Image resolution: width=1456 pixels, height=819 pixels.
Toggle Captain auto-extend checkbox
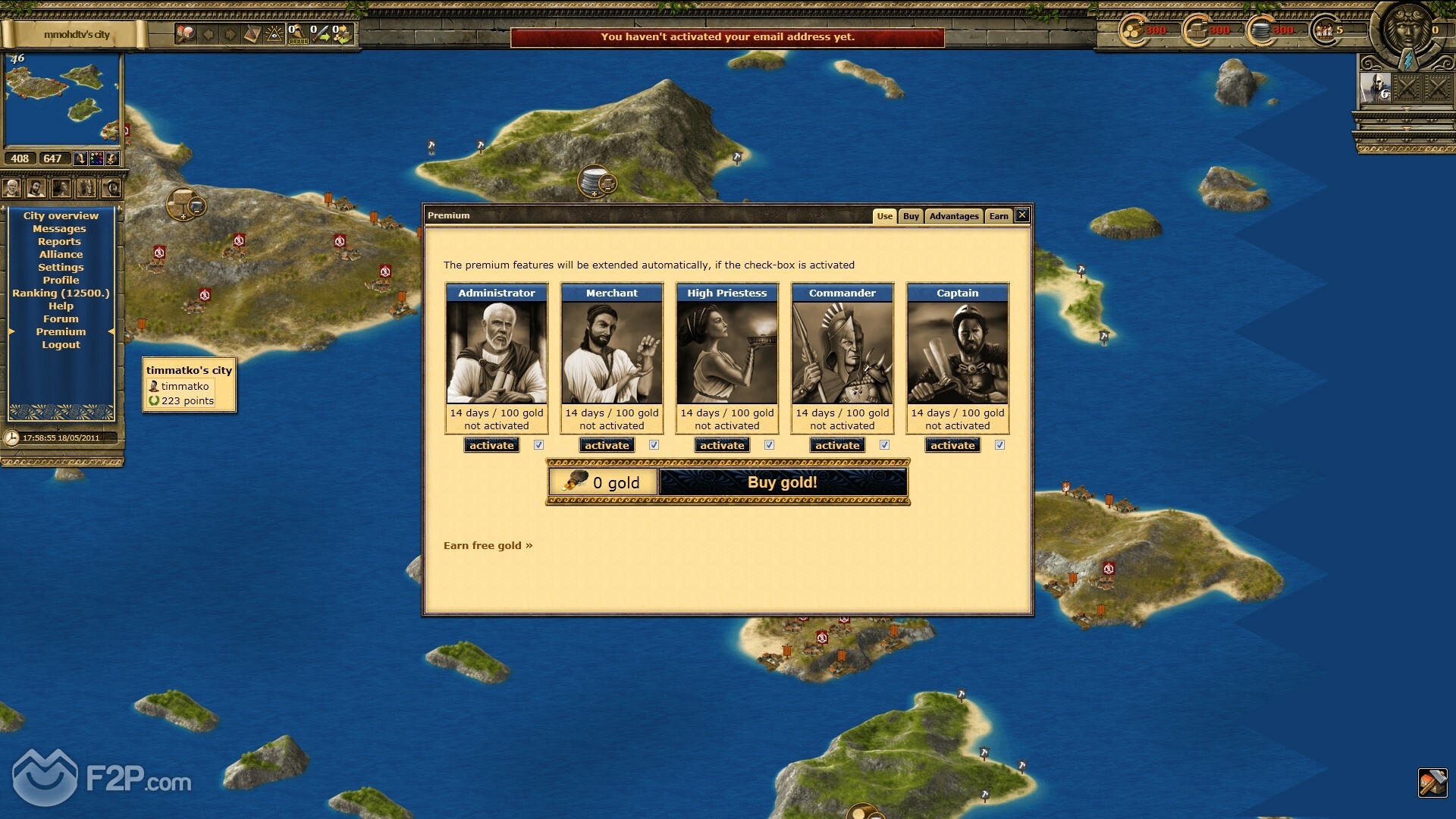click(999, 445)
